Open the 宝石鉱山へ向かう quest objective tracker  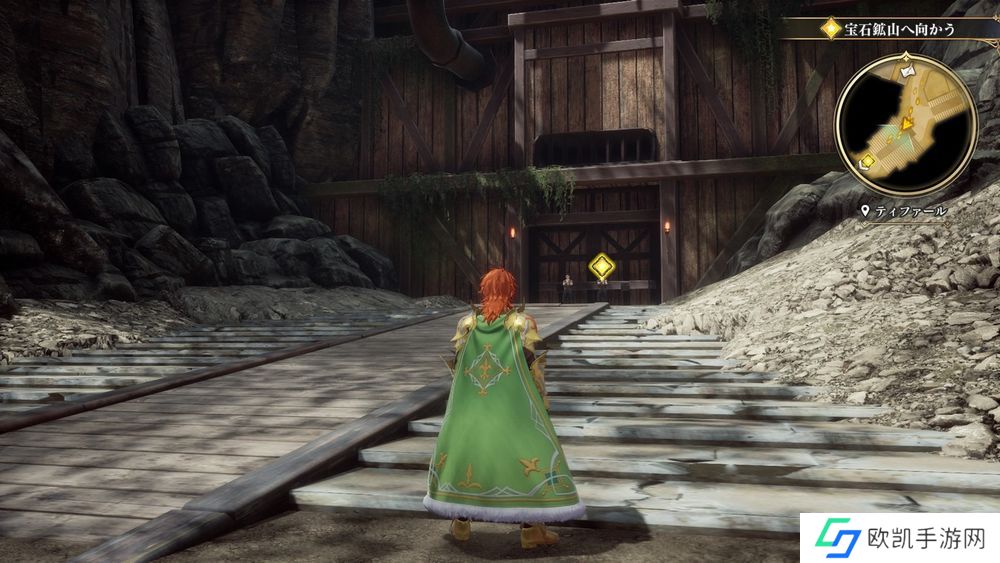tap(884, 29)
